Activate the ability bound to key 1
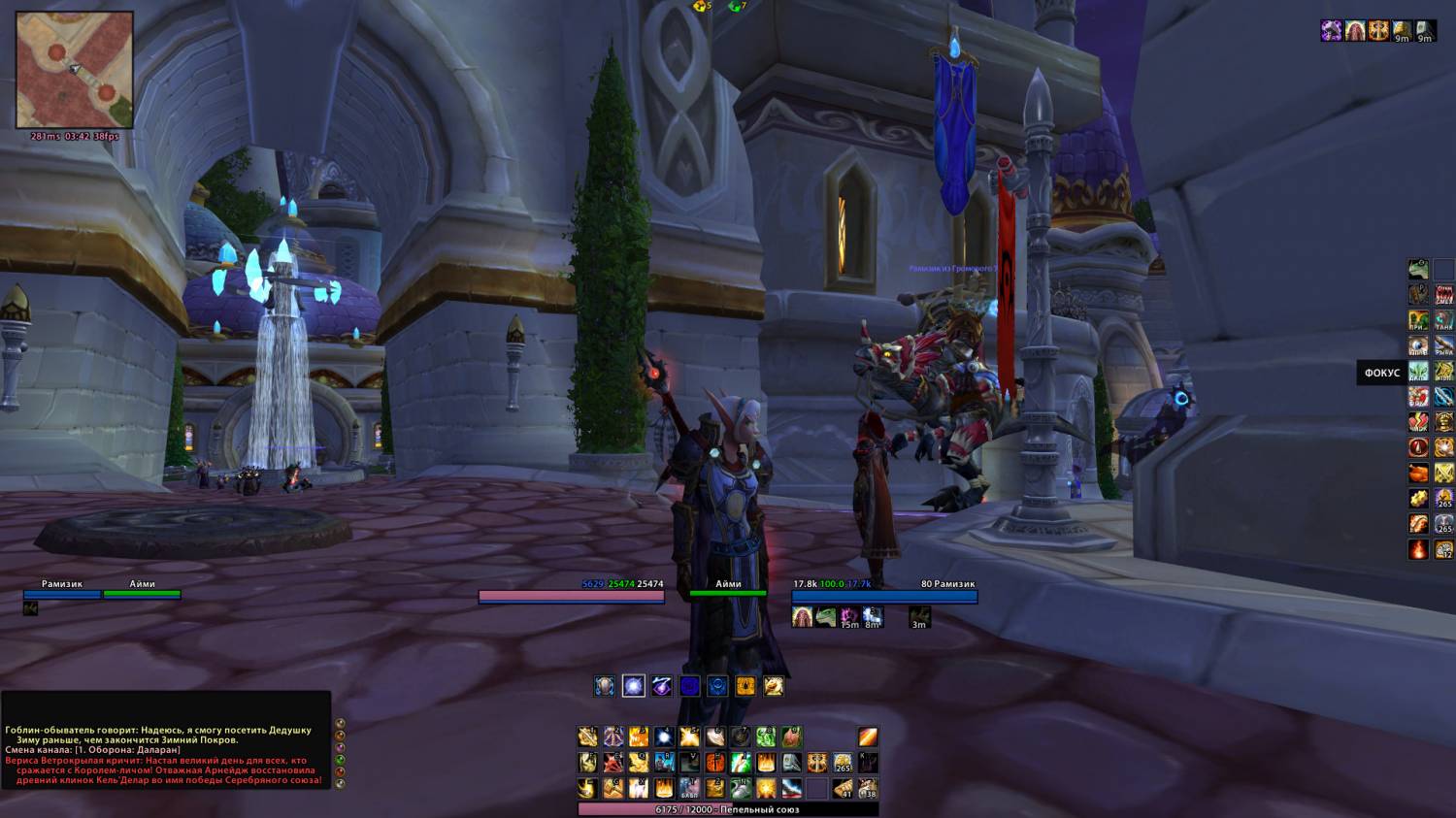Image resolution: width=1456 pixels, height=818 pixels. [587, 736]
